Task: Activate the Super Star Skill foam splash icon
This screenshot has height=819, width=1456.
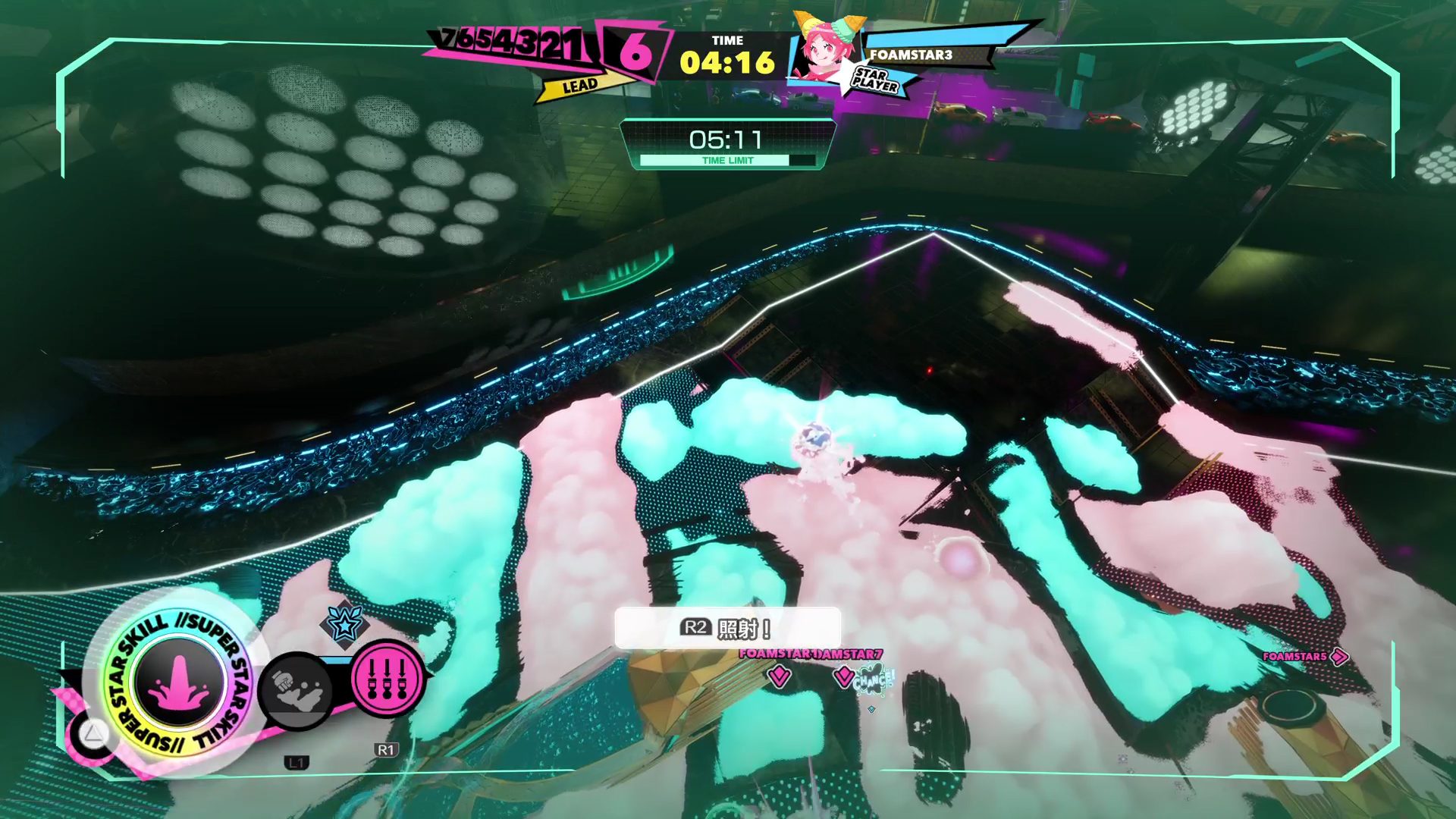Action: [x=180, y=681]
